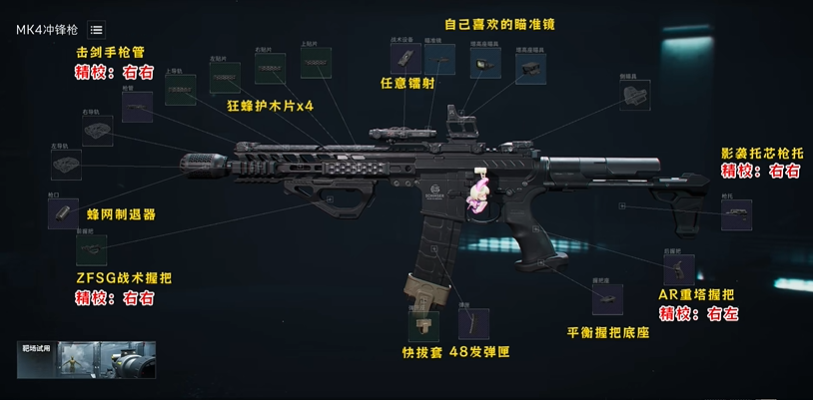
Task: Select the 48发弹匣 magazine slot
Action: point(473,324)
